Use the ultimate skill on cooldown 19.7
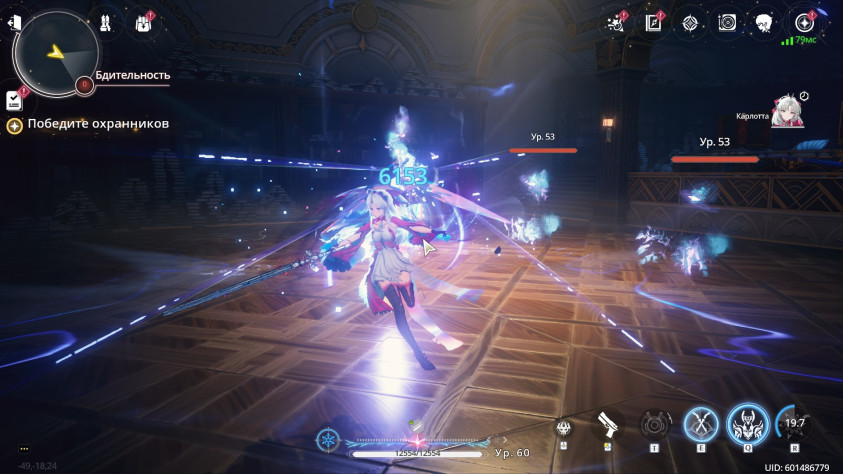 [793, 424]
